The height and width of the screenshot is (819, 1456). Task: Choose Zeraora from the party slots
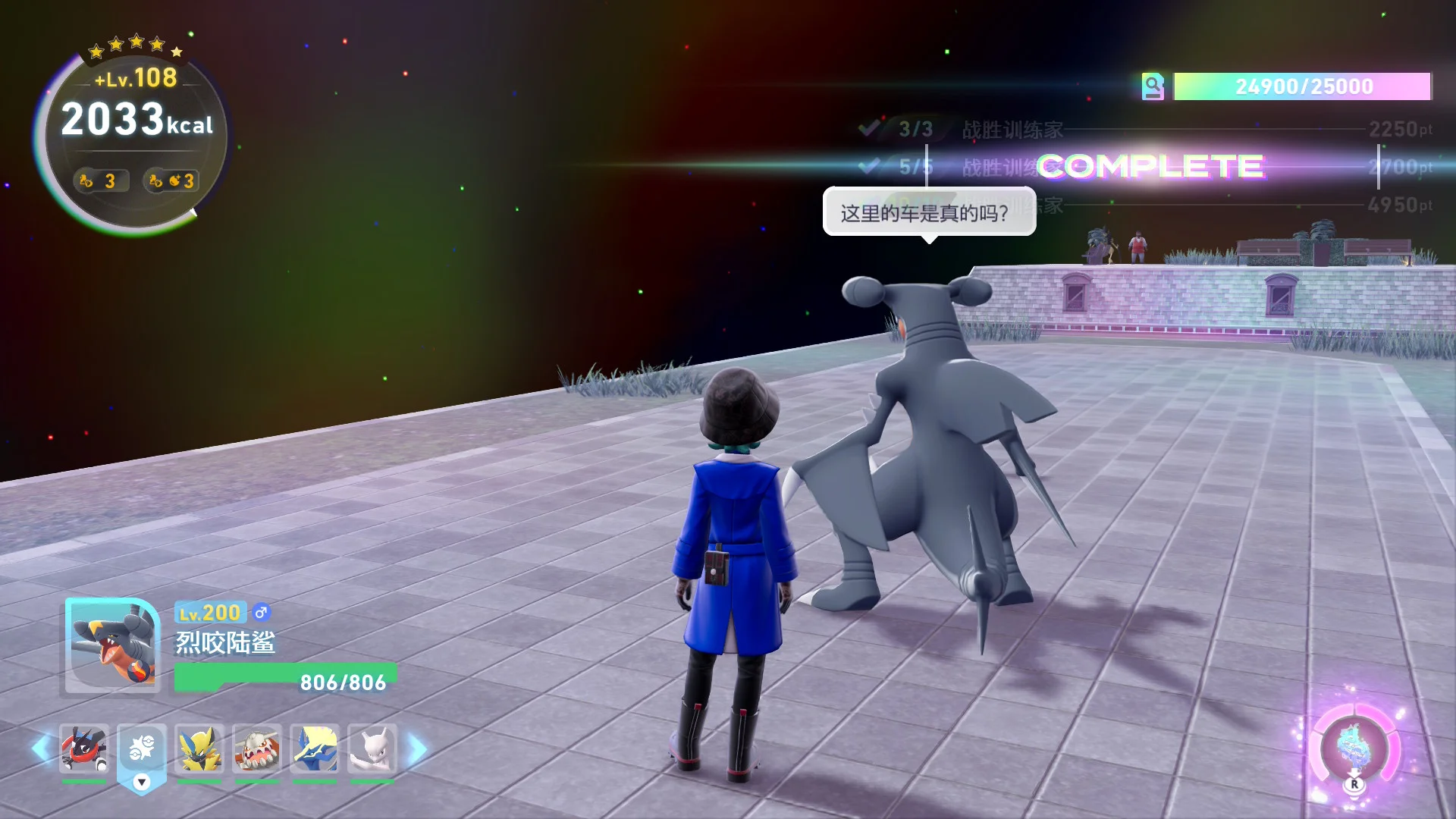point(199,749)
